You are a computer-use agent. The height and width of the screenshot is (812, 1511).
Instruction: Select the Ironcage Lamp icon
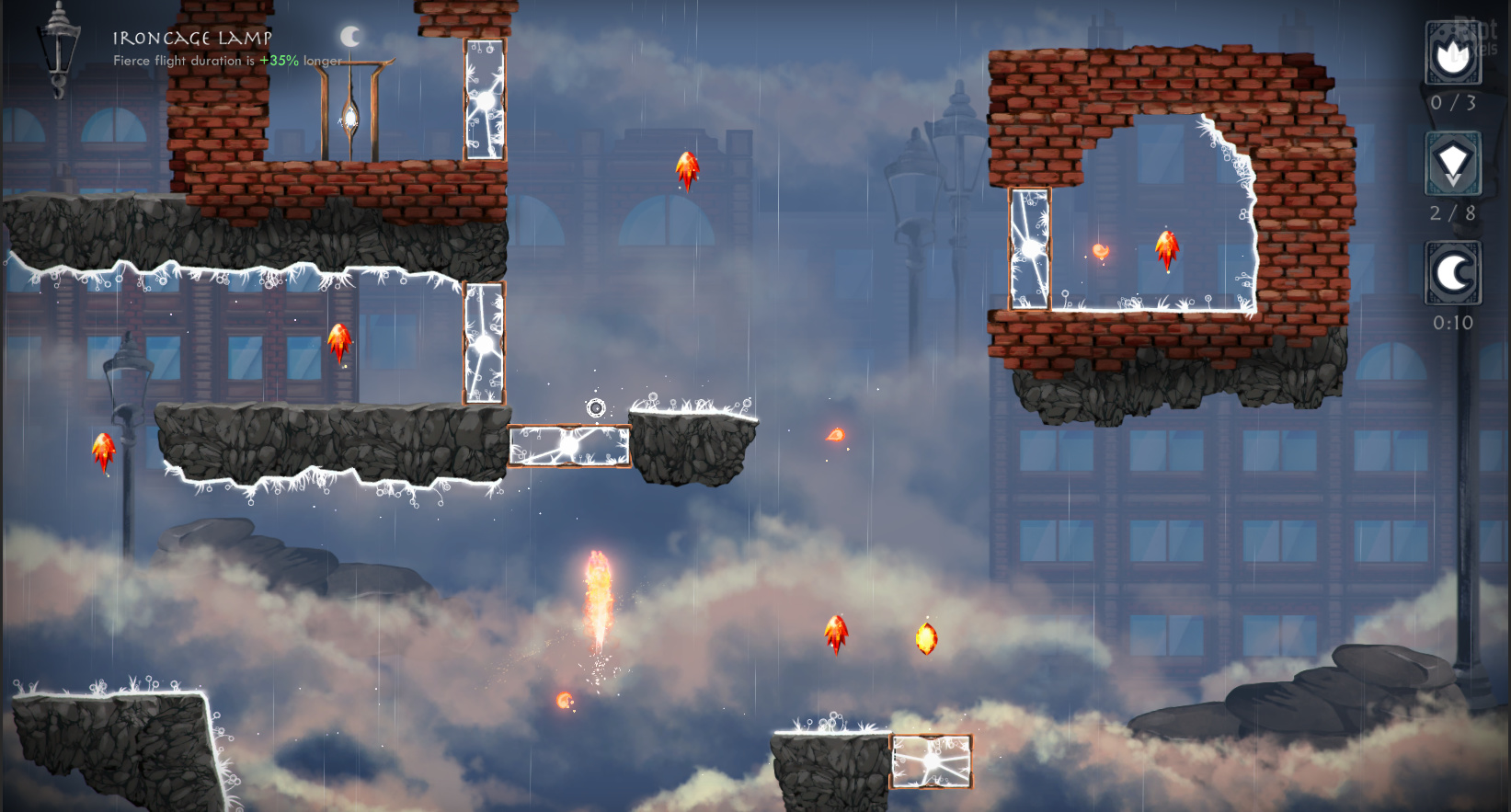[58, 46]
